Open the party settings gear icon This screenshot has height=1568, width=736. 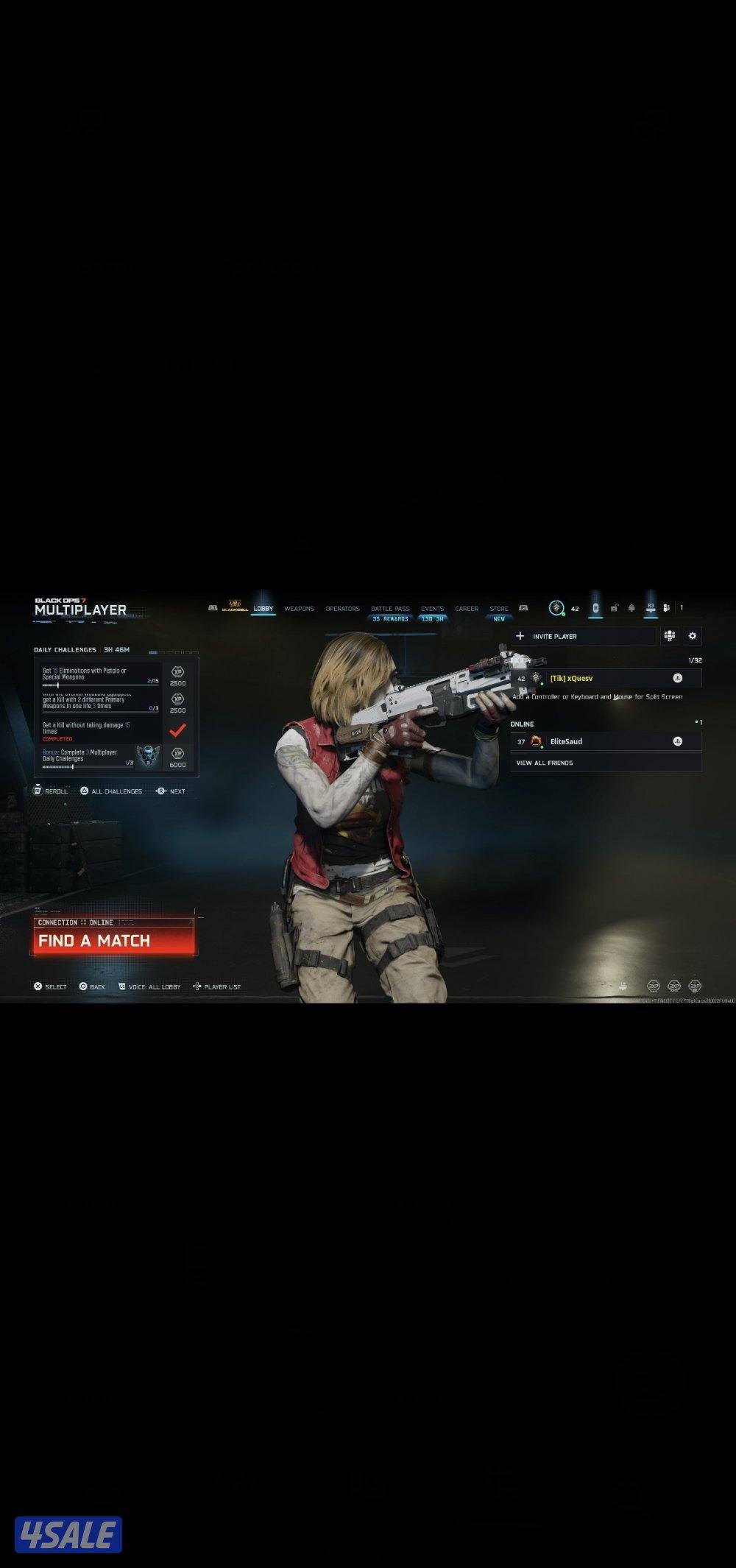[x=692, y=636]
